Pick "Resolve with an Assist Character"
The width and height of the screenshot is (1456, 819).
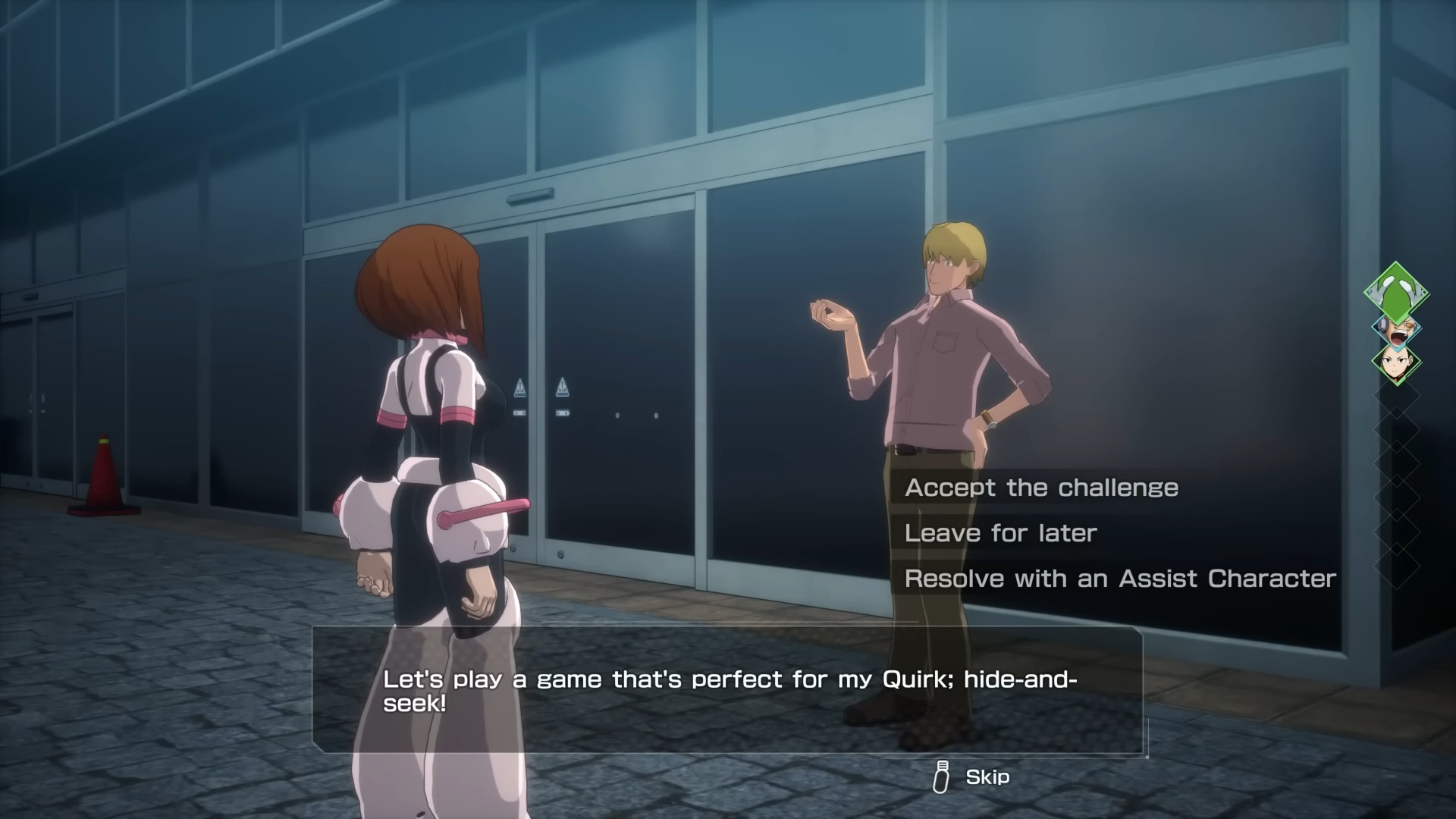click(1120, 579)
